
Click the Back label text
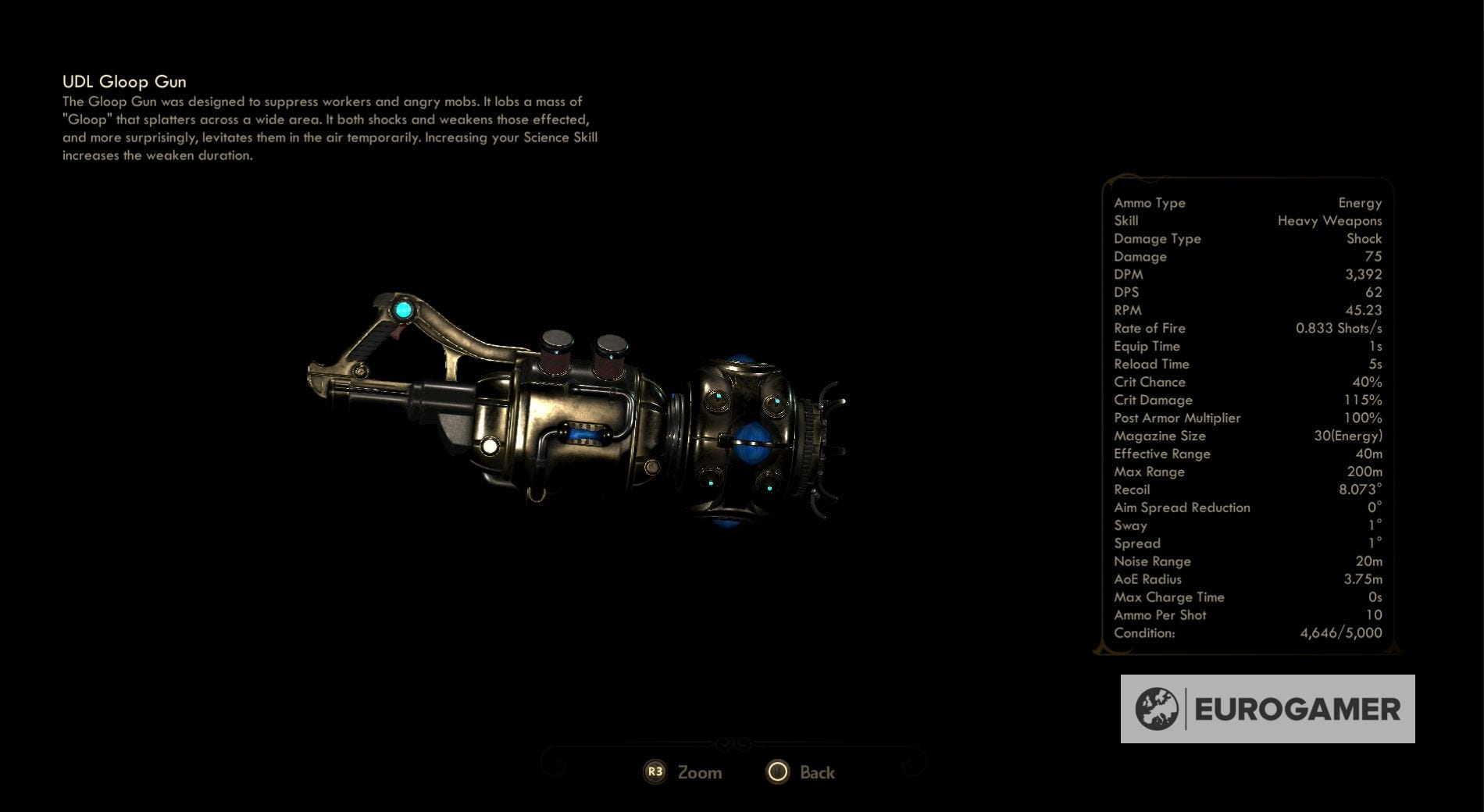(816, 772)
